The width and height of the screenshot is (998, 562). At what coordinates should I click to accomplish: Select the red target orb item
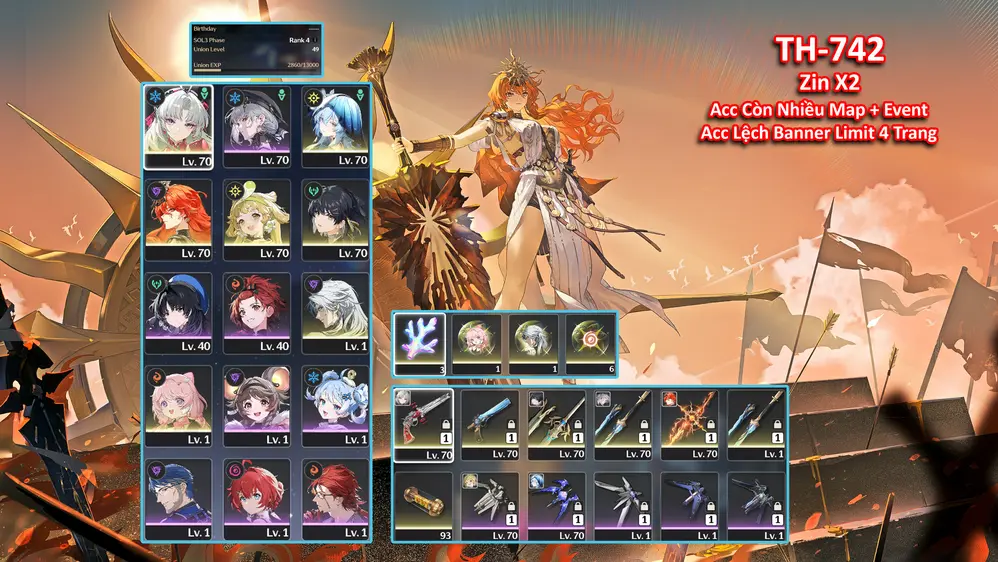tap(590, 342)
